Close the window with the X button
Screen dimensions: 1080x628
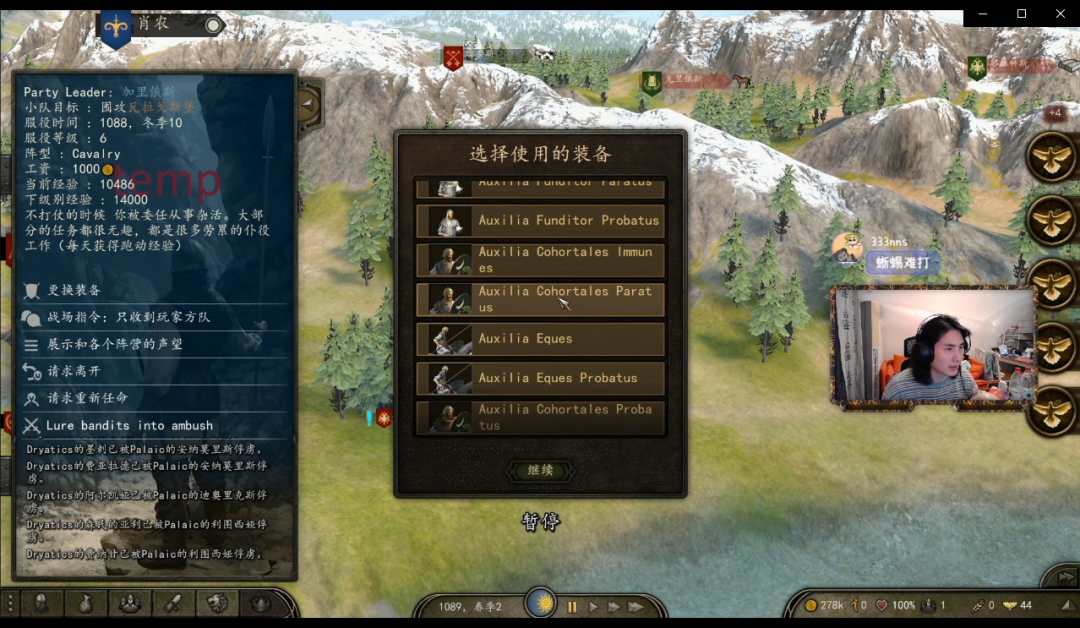coord(1060,13)
